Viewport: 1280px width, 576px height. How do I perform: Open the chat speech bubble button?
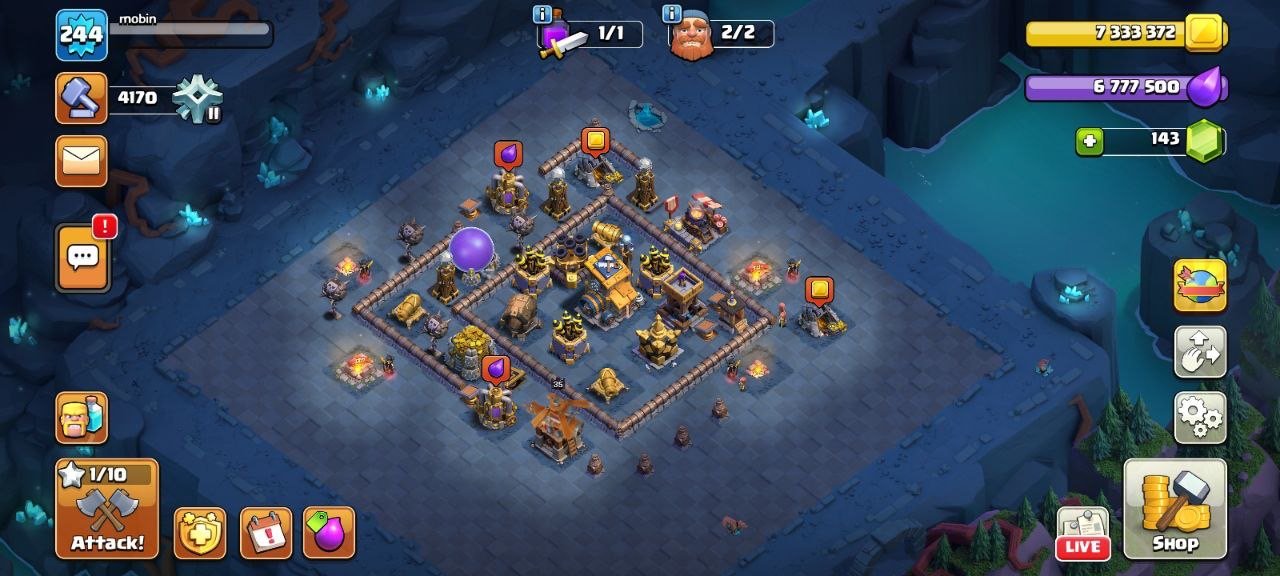[x=81, y=258]
